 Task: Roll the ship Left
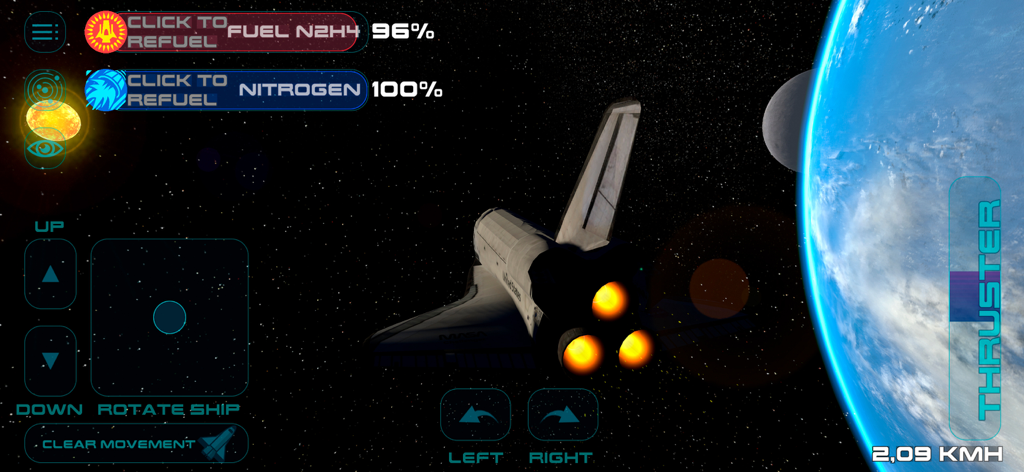click(x=475, y=414)
